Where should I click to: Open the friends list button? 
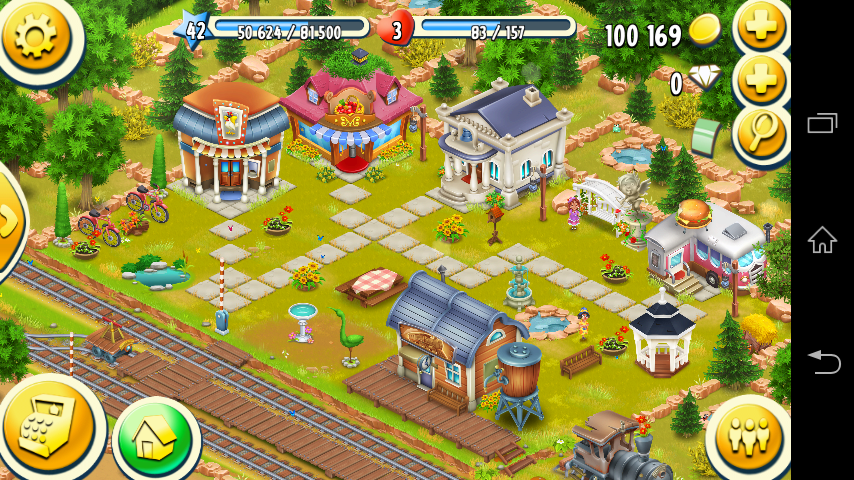pyautogui.click(x=748, y=437)
